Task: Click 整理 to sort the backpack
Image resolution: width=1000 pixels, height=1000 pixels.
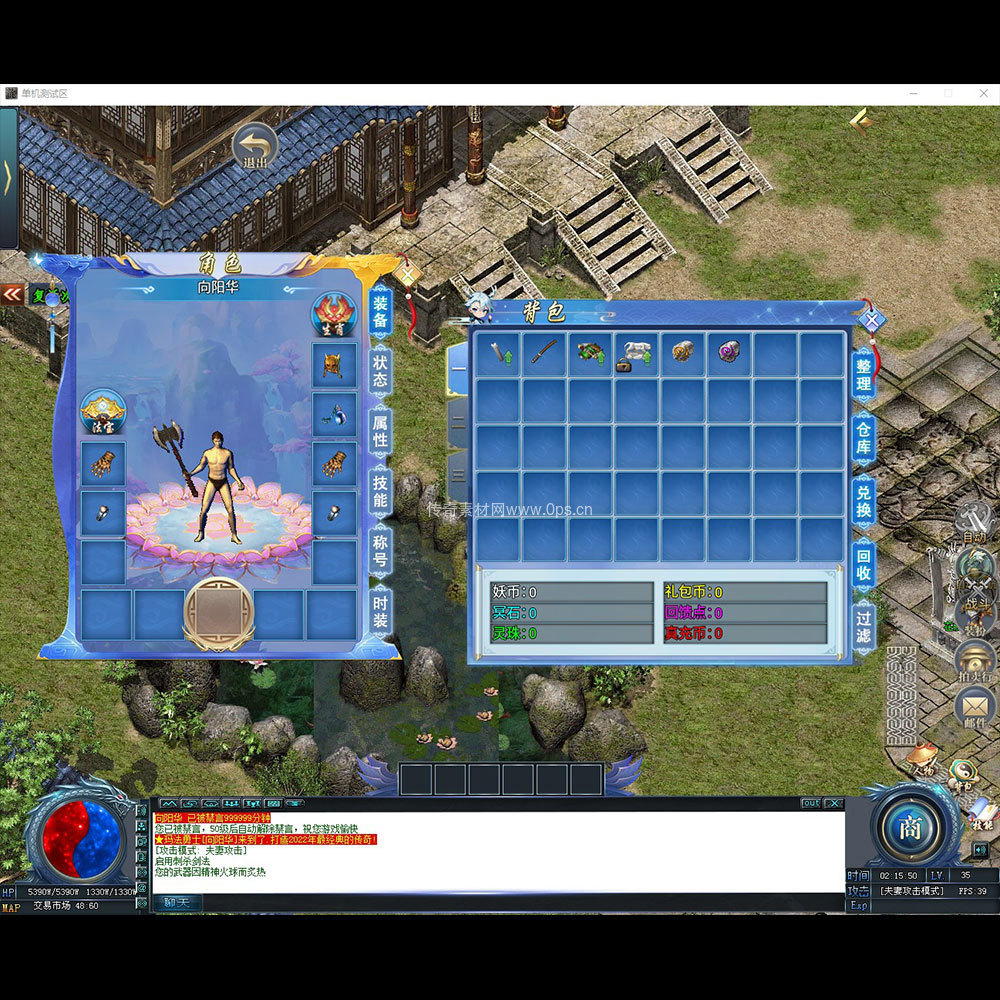Action: pyautogui.click(x=864, y=375)
